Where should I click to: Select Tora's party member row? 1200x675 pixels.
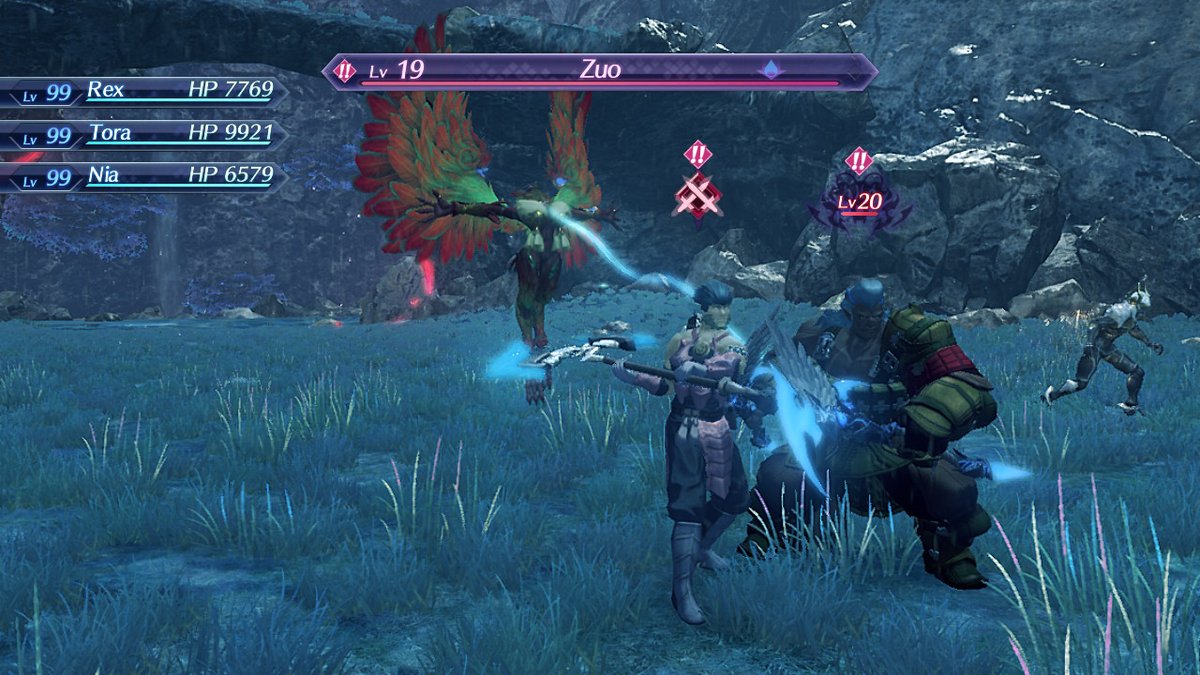(145, 135)
